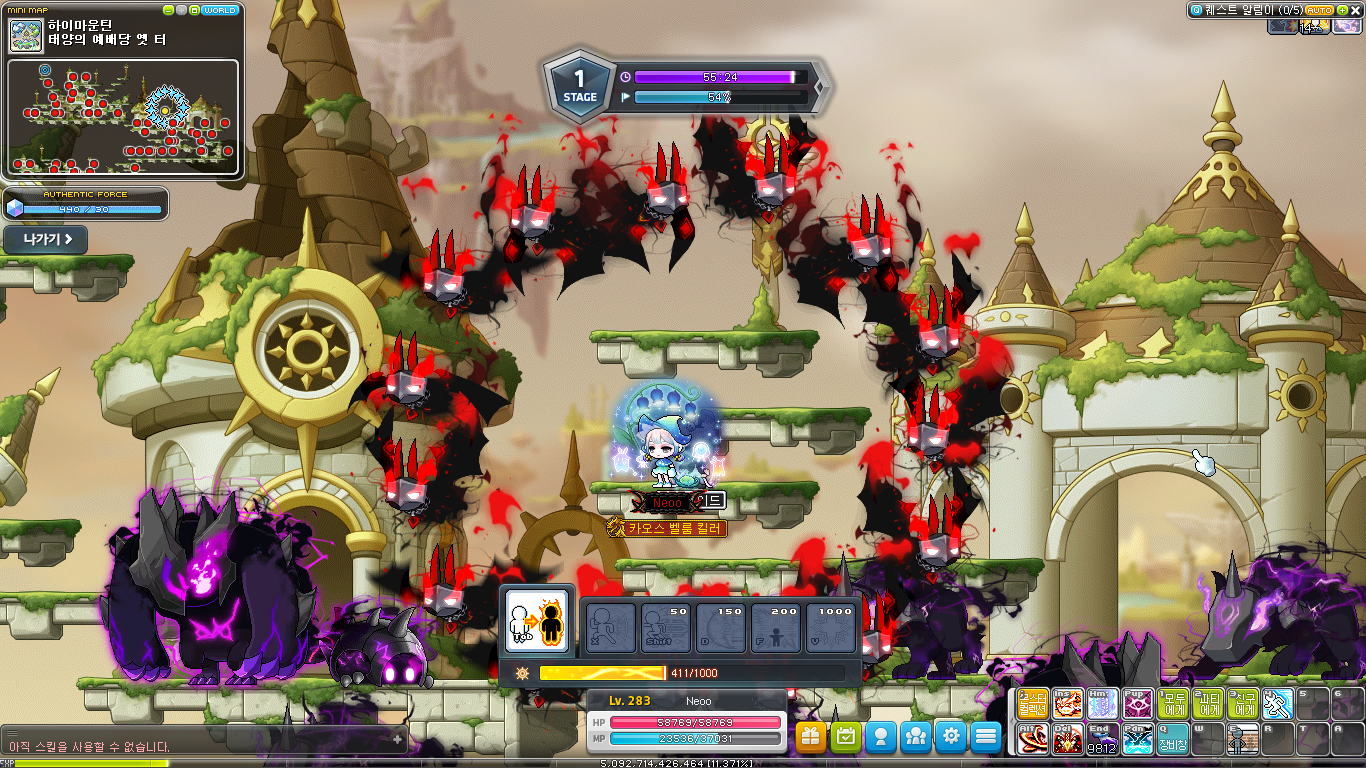Minimize the minimap with the minus button
Screen dimensions: 1366x768
click(168, 10)
